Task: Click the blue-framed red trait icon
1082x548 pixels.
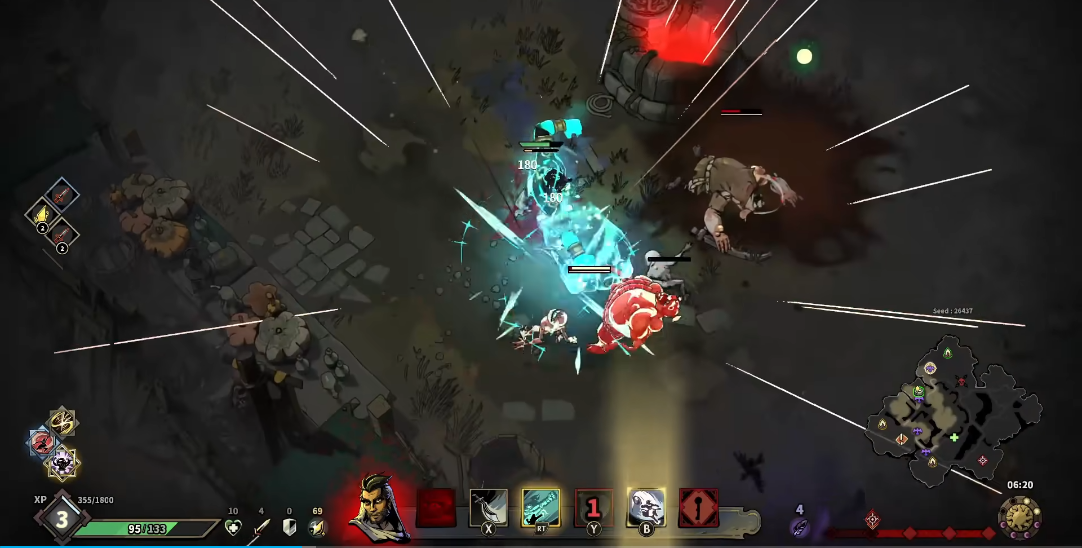Action: pyautogui.click(x=43, y=442)
